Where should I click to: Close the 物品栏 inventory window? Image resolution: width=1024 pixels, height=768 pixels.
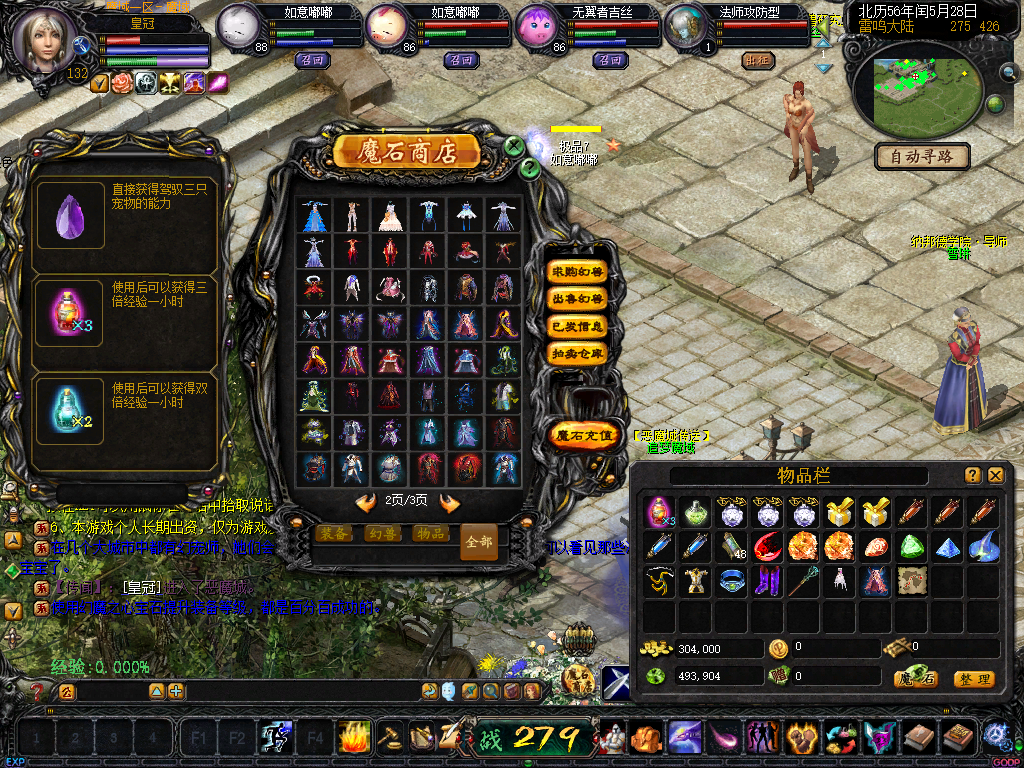(x=996, y=475)
